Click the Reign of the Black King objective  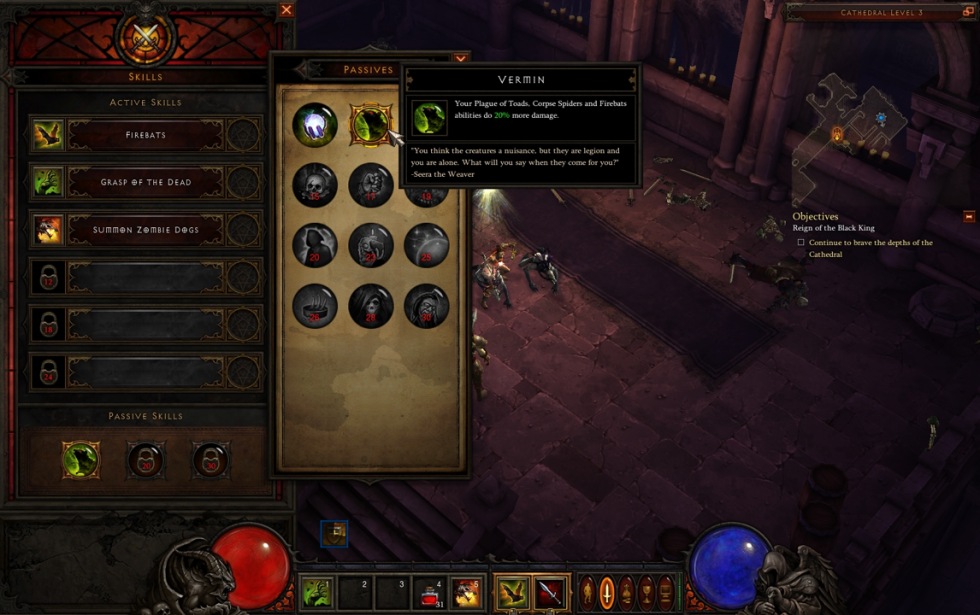(x=833, y=228)
